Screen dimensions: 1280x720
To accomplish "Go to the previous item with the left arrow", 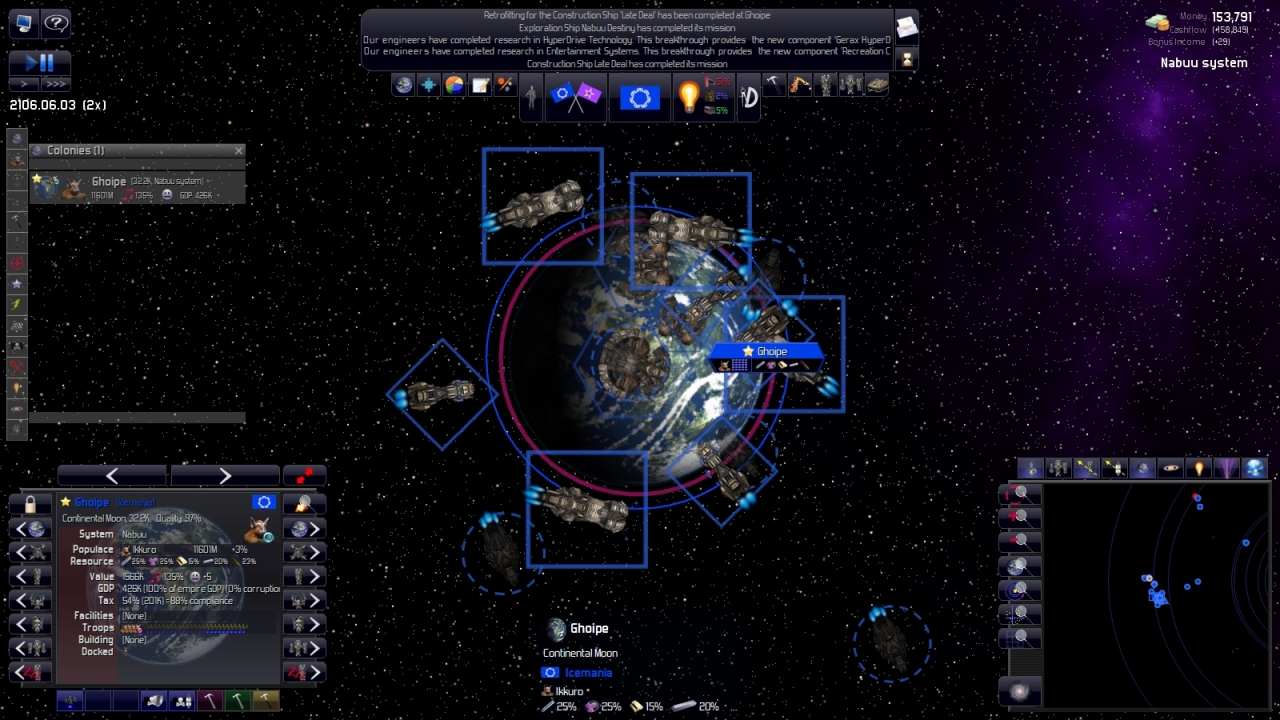I will pyautogui.click(x=110, y=474).
